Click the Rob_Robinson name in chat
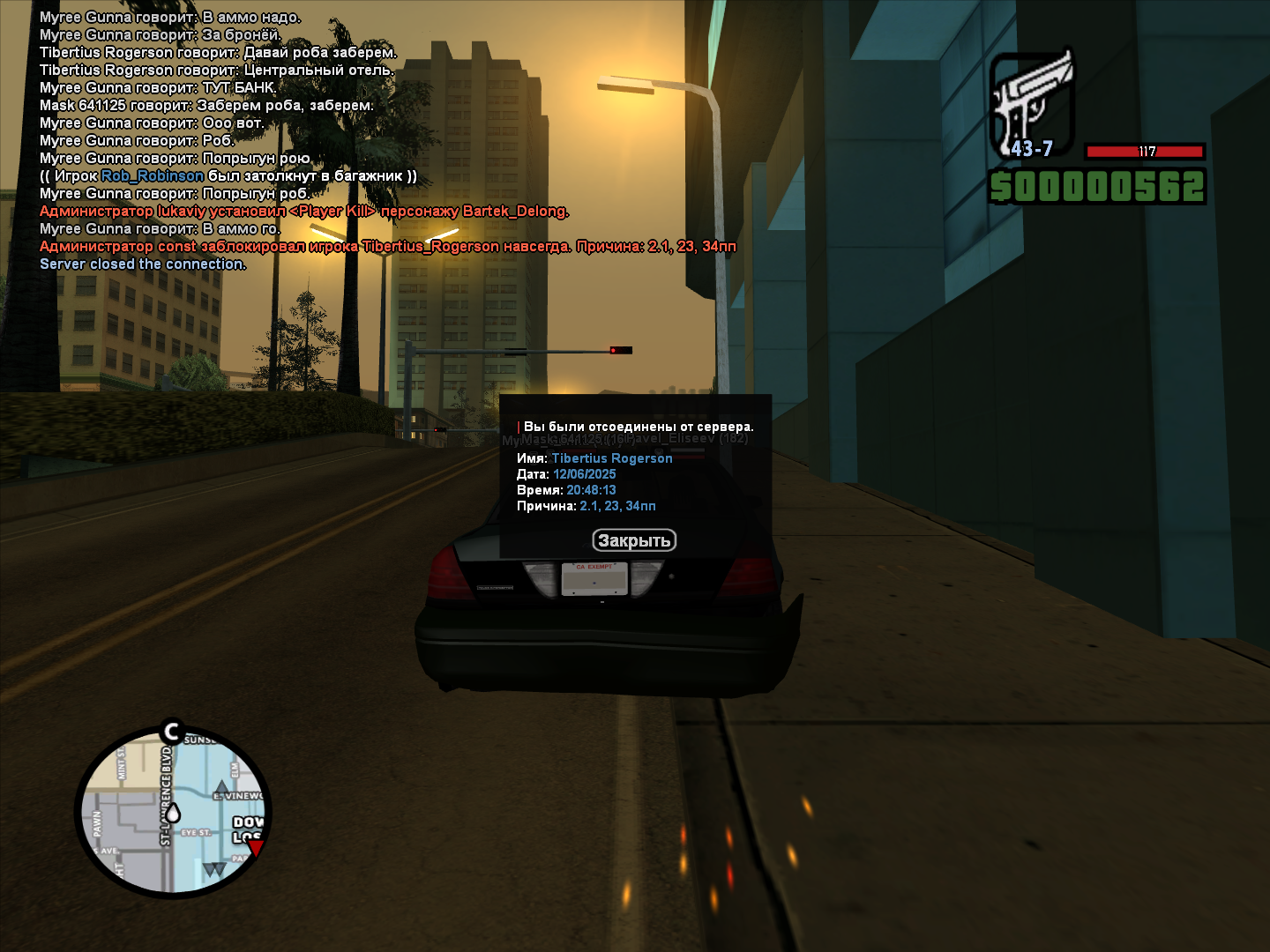The height and width of the screenshot is (952, 1270). coord(152,175)
